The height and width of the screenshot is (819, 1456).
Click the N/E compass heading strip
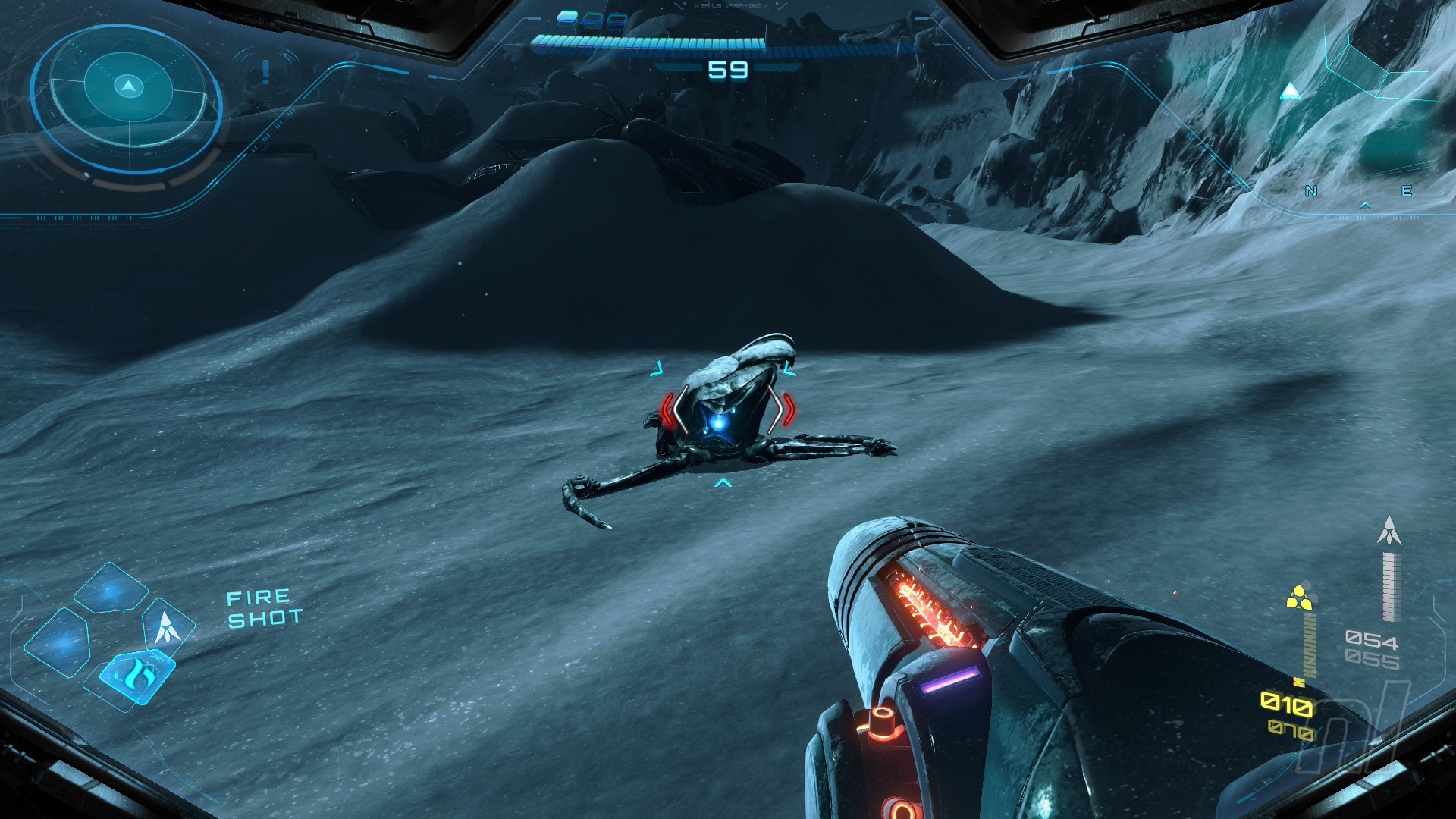[x=1358, y=193]
